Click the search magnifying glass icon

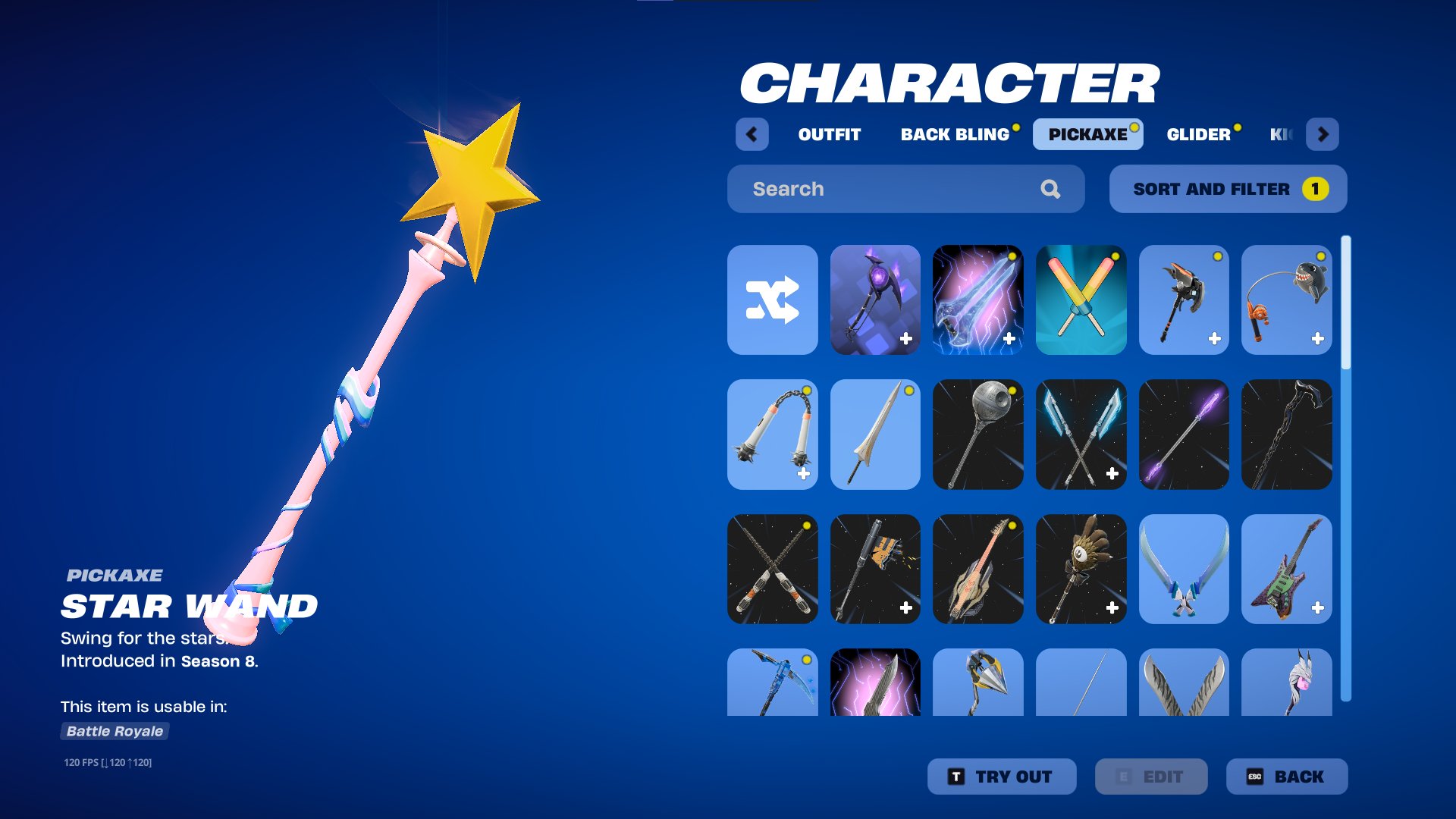pos(1051,189)
